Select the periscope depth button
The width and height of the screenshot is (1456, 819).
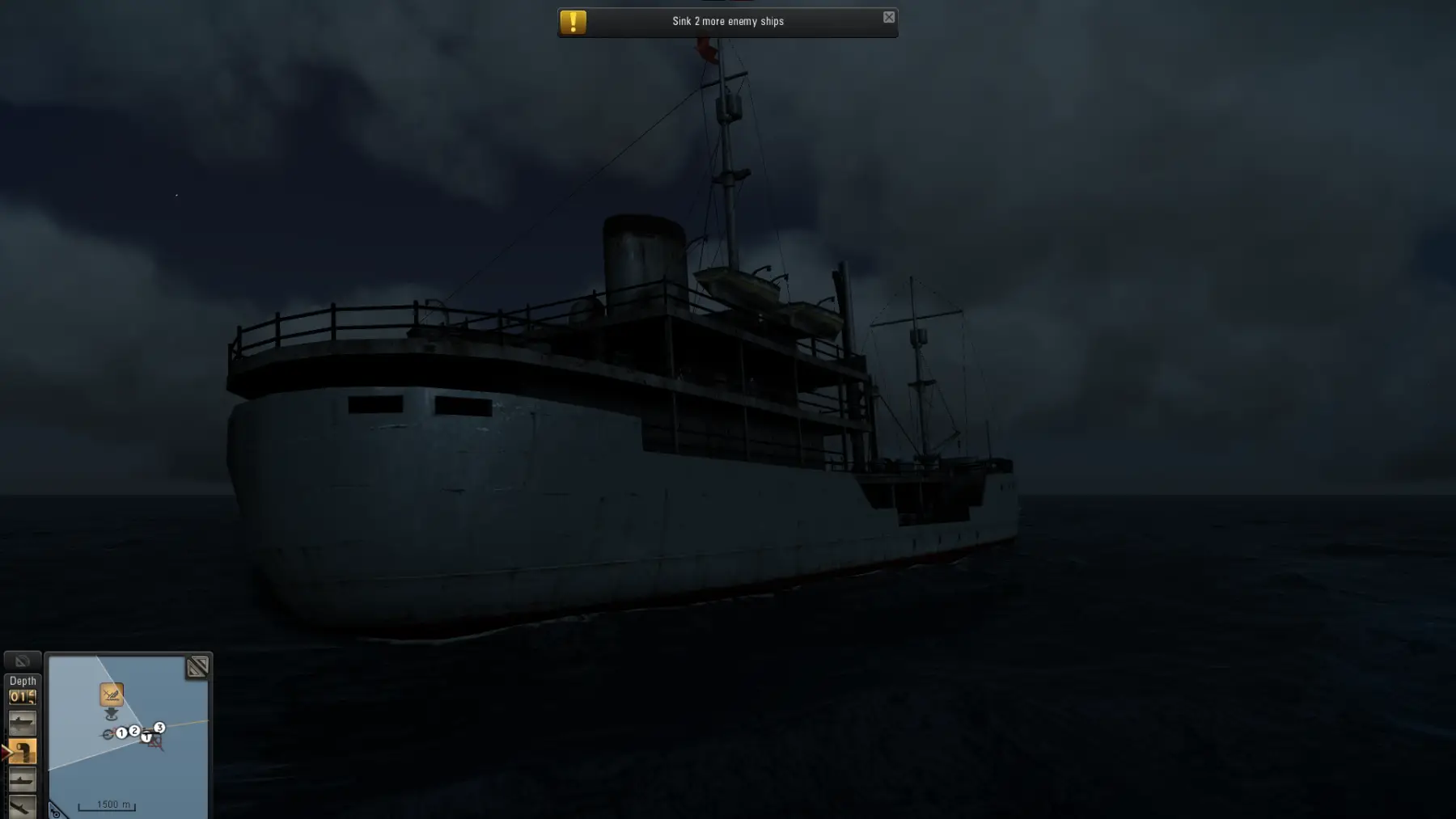tap(22, 751)
